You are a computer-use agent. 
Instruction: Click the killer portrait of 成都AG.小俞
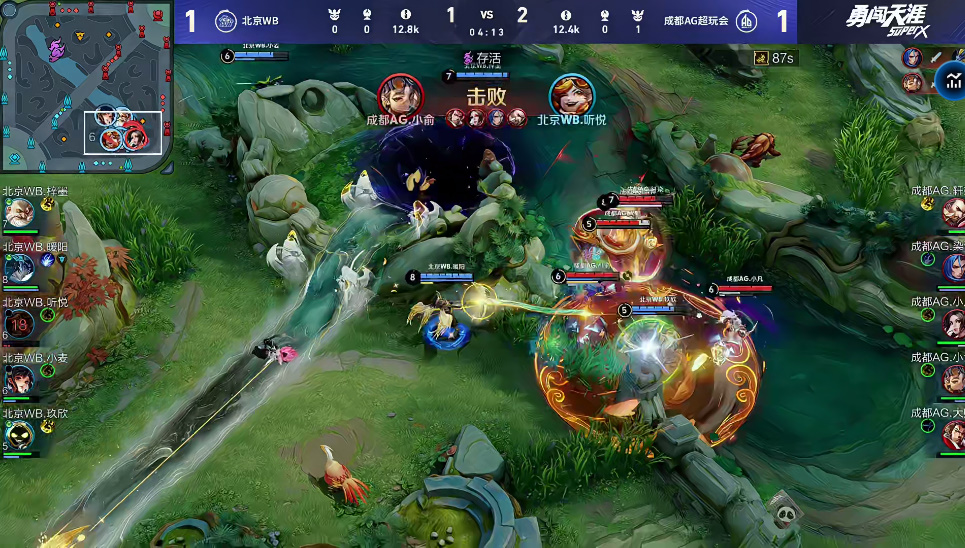400,95
